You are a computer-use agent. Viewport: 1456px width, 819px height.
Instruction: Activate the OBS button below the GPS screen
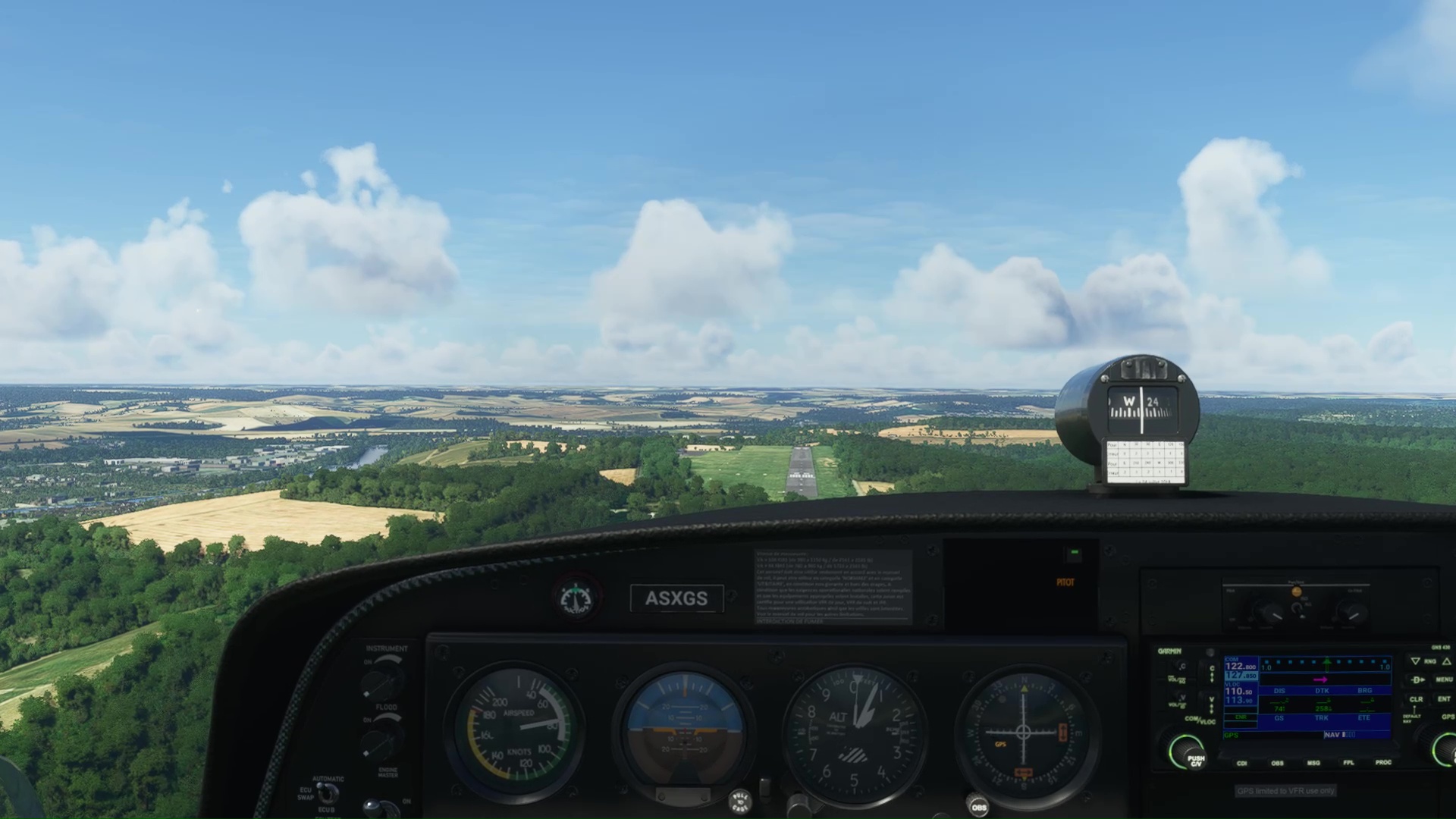pyautogui.click(x=1277, y=763)
